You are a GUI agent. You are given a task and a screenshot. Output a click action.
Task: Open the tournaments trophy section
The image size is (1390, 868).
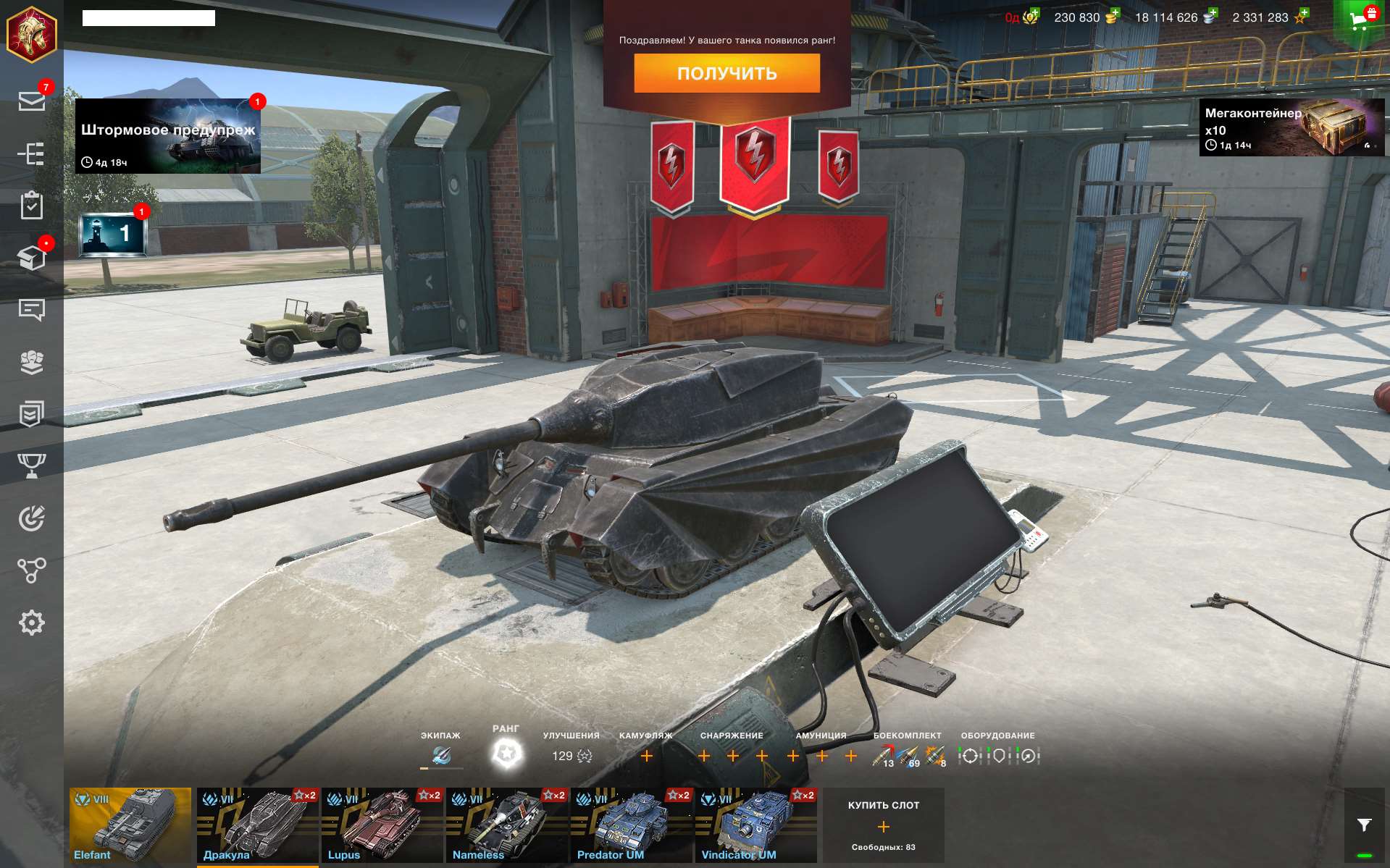tap(32, 465)
